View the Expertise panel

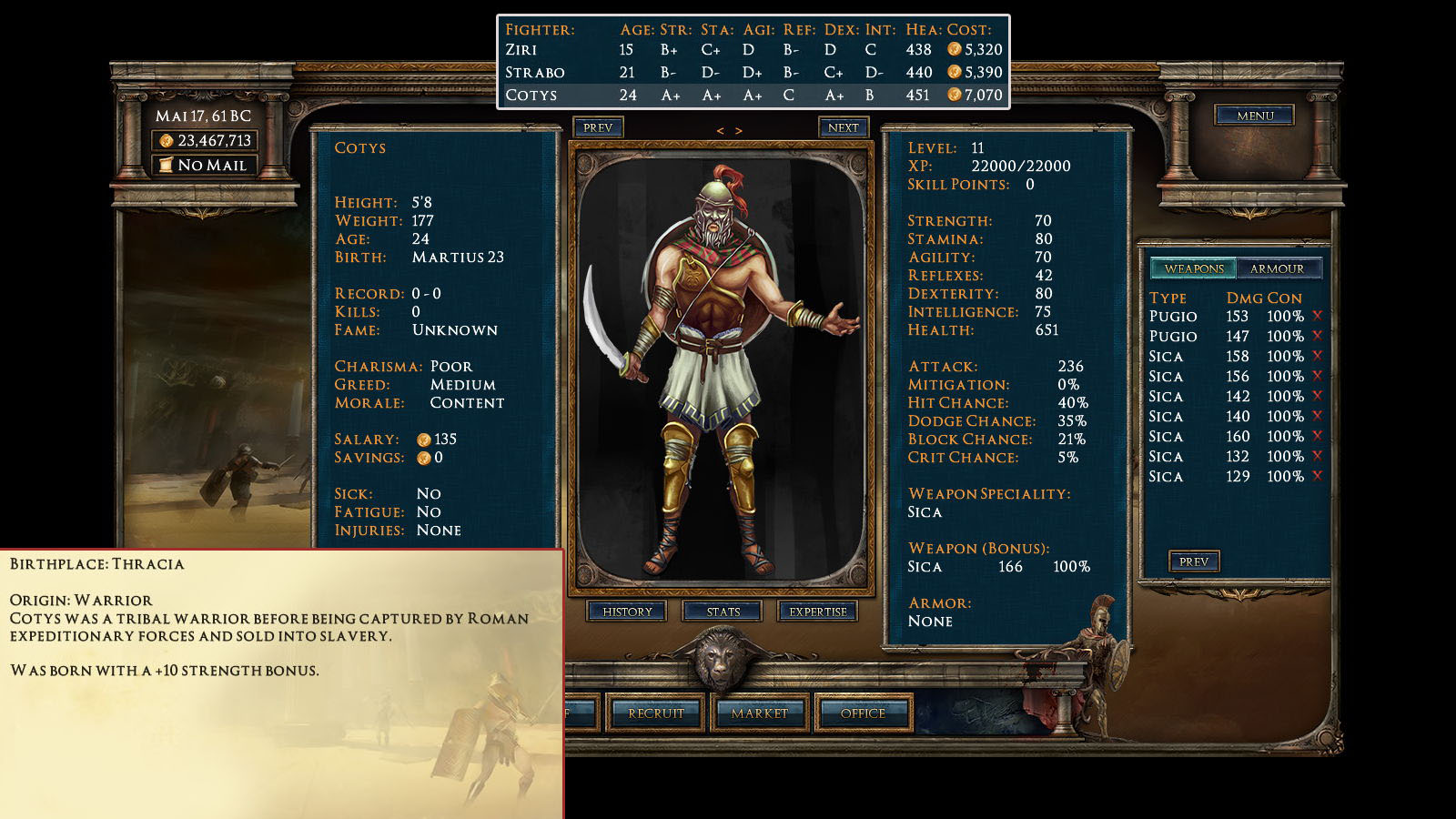pos(817,612)
